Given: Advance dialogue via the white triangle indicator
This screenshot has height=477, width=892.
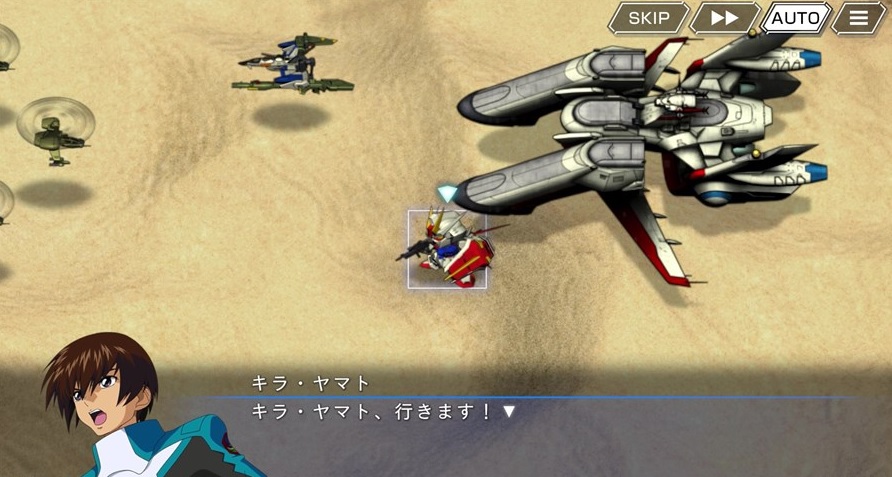Looking at the screenshot, I should point(509,411).
